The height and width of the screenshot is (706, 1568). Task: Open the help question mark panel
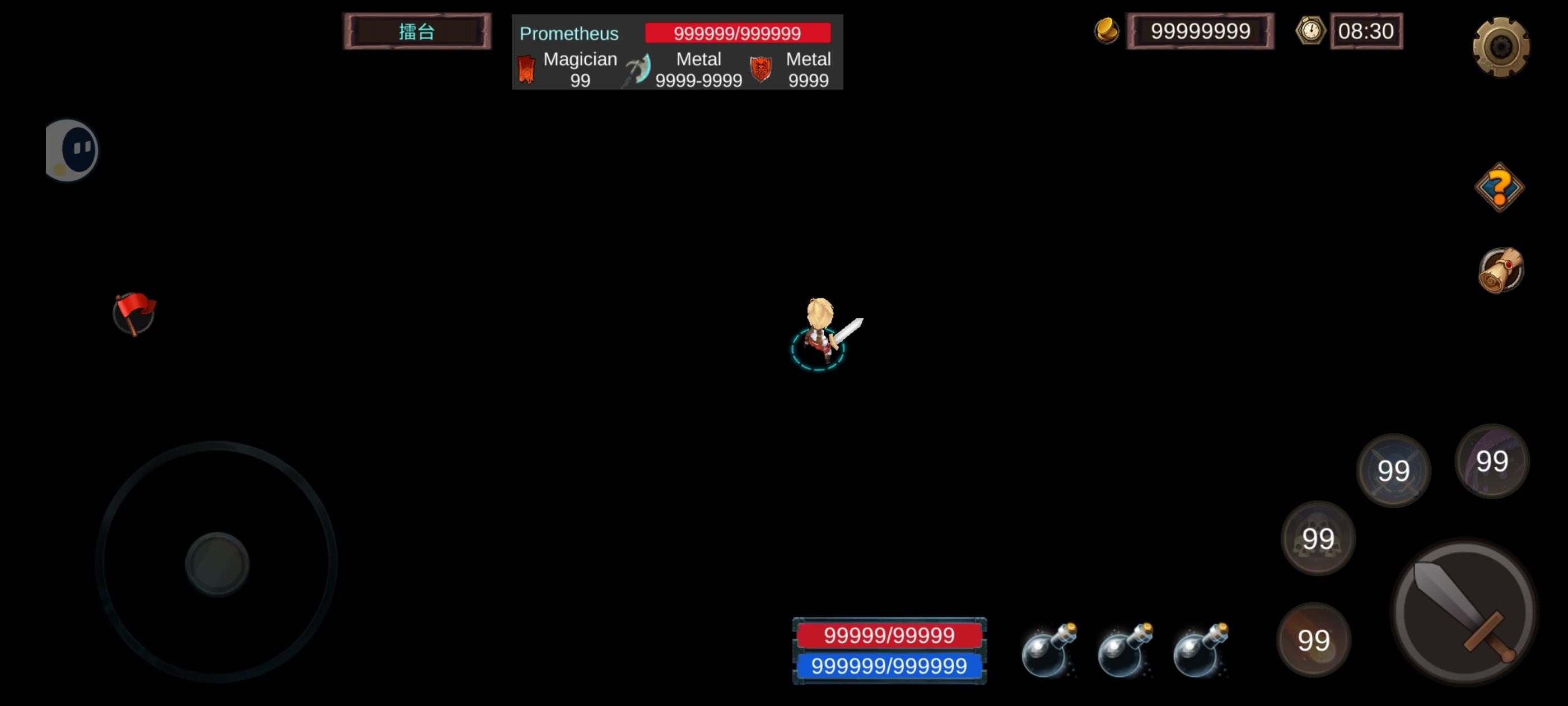pos(1501,187)
